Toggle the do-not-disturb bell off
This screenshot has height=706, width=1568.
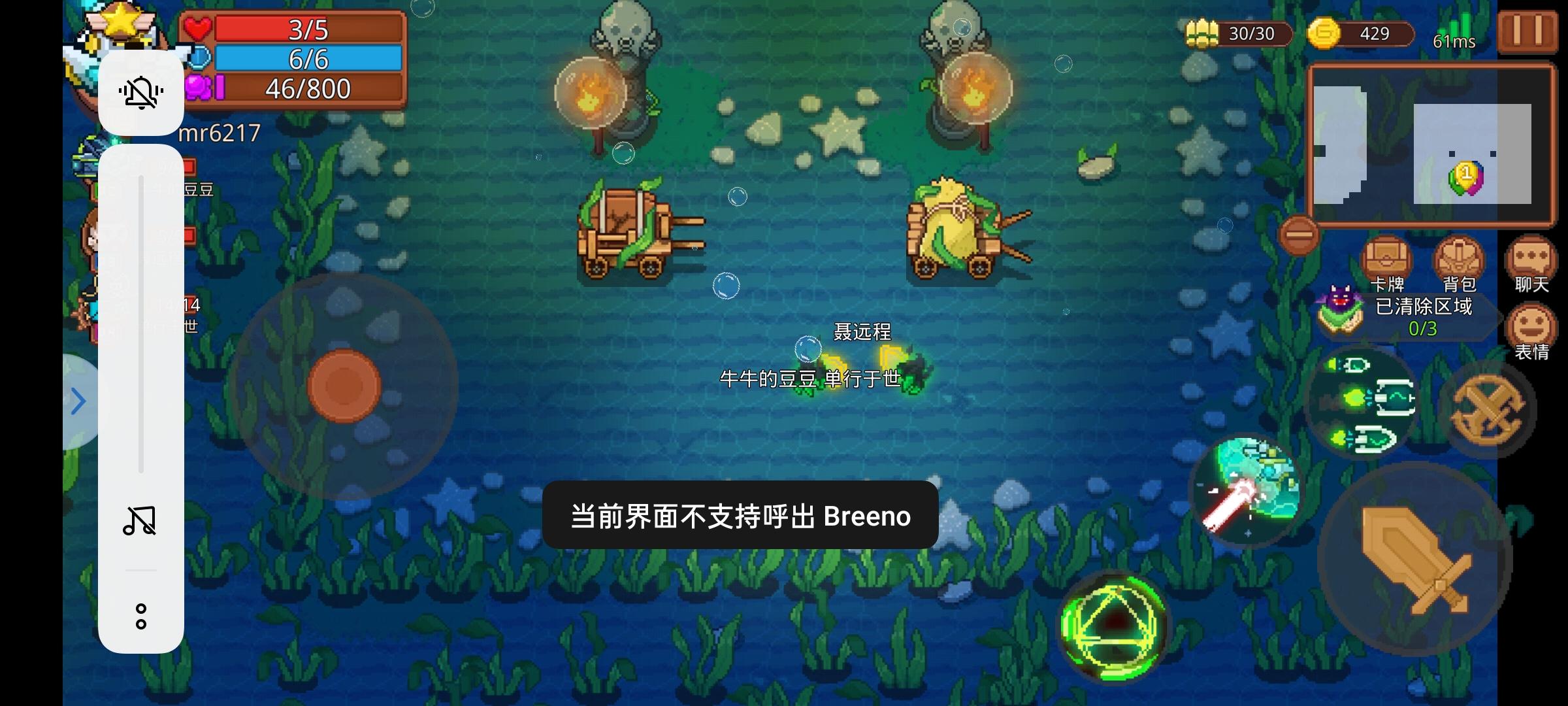[141, 93]
